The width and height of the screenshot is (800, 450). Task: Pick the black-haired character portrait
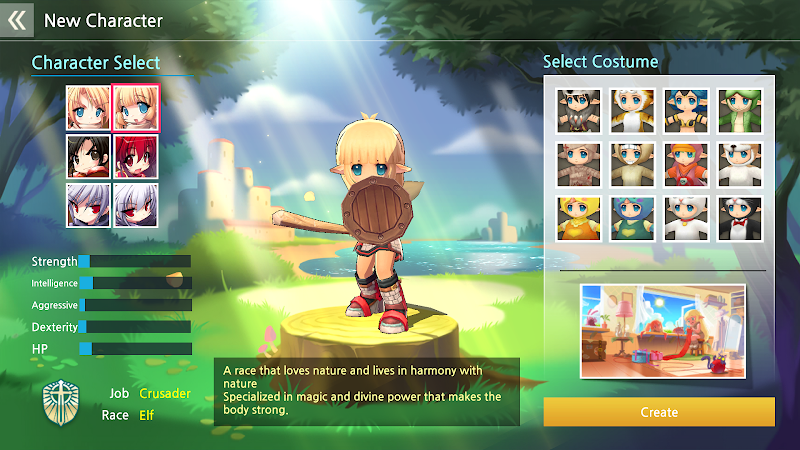88,155
